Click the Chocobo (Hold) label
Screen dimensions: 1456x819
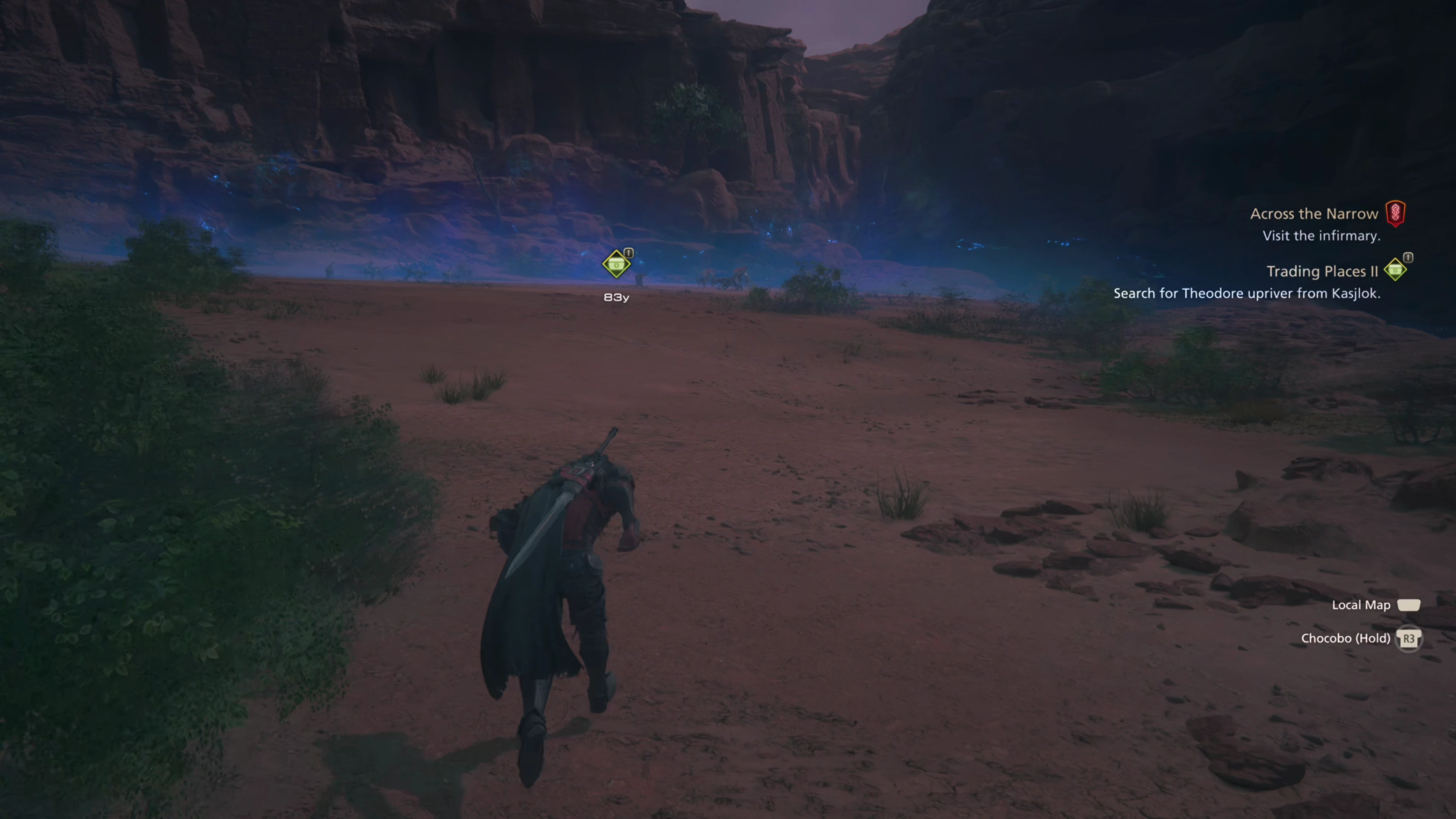pyautogui.click(x=1345, y=639)
